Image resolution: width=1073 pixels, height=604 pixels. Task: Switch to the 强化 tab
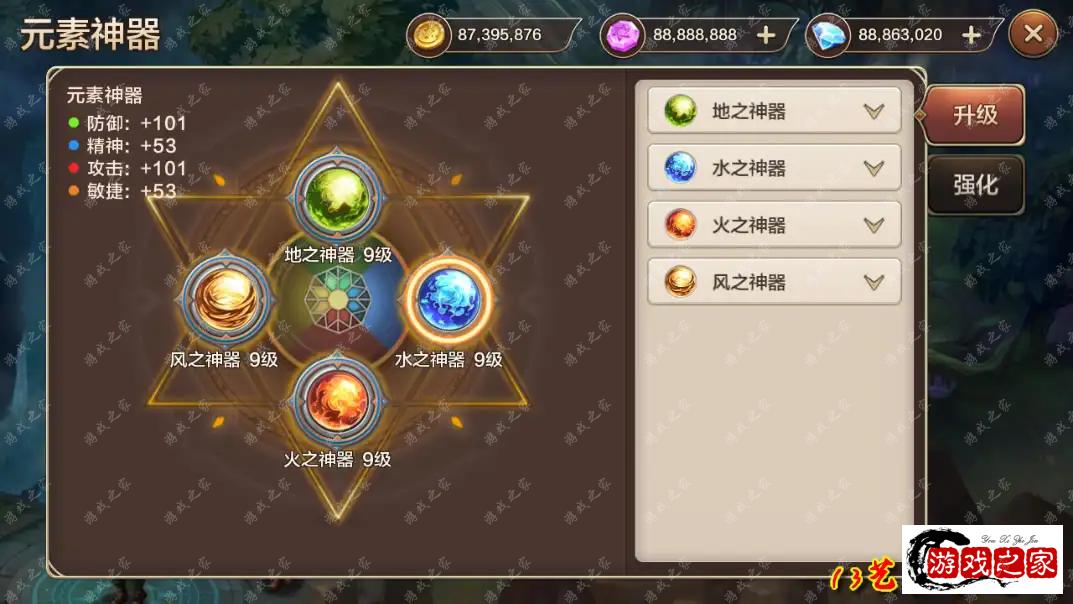pos(975,185)
